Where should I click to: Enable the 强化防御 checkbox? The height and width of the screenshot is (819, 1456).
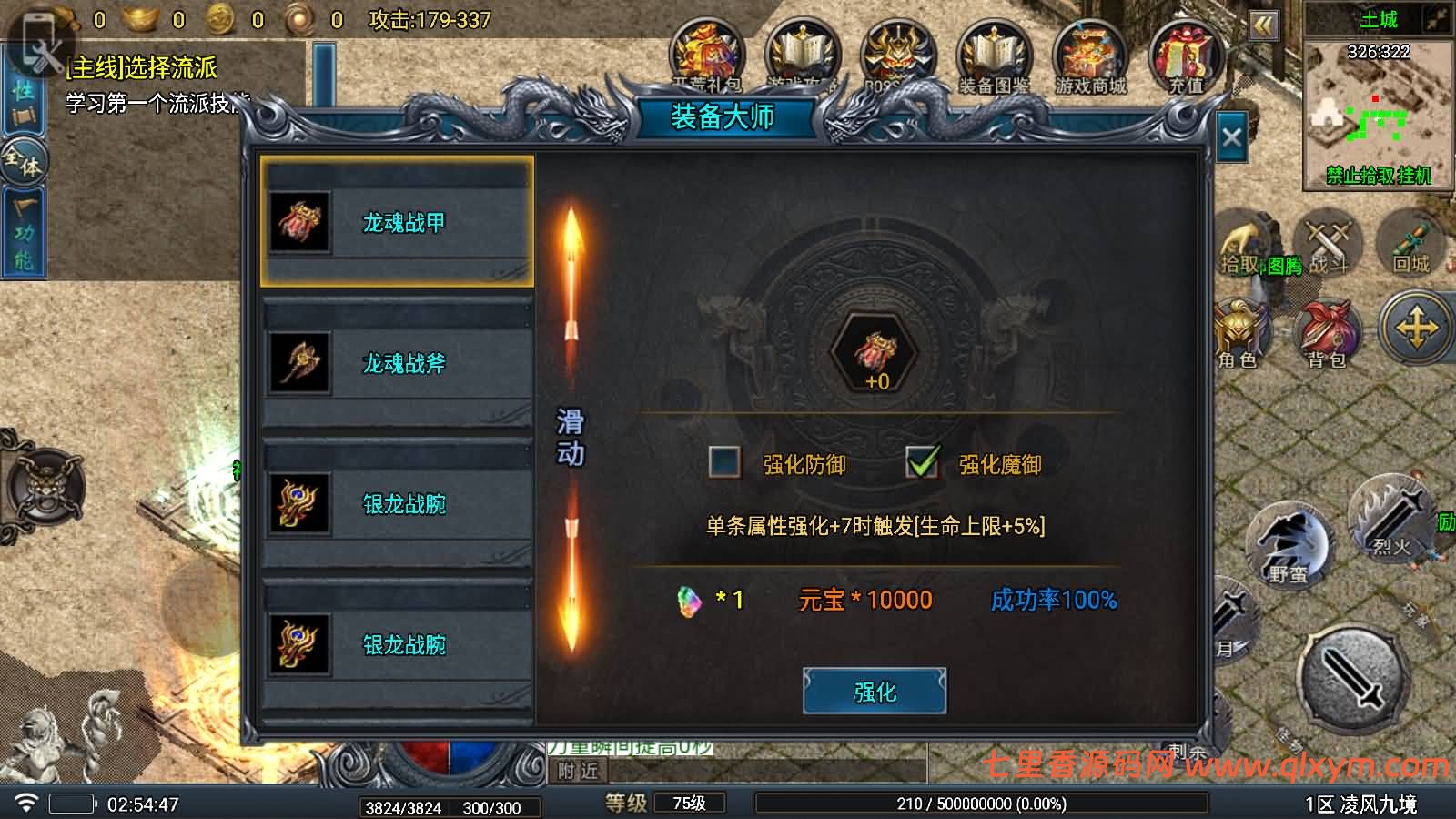(723, 464)
